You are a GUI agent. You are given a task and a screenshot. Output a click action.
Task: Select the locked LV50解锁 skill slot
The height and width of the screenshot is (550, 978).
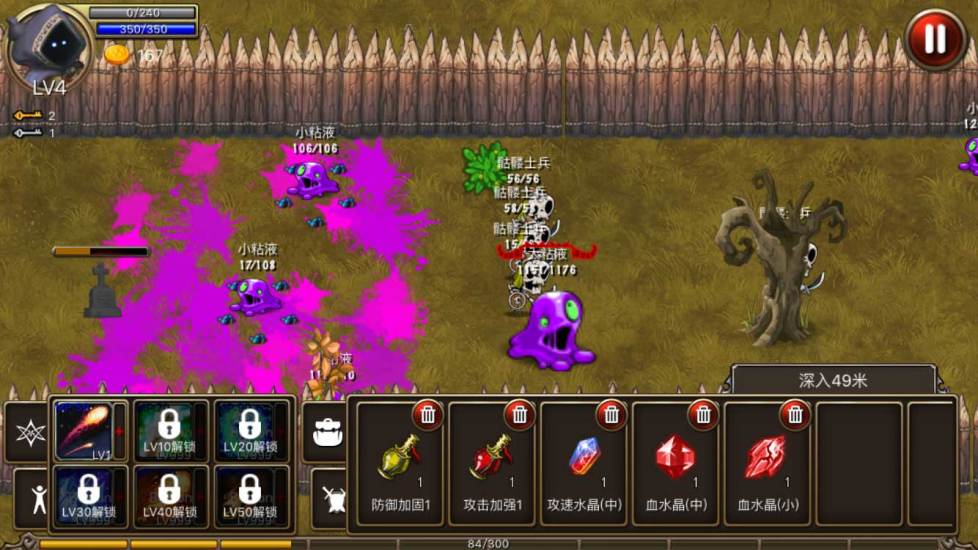coord(250,495)
